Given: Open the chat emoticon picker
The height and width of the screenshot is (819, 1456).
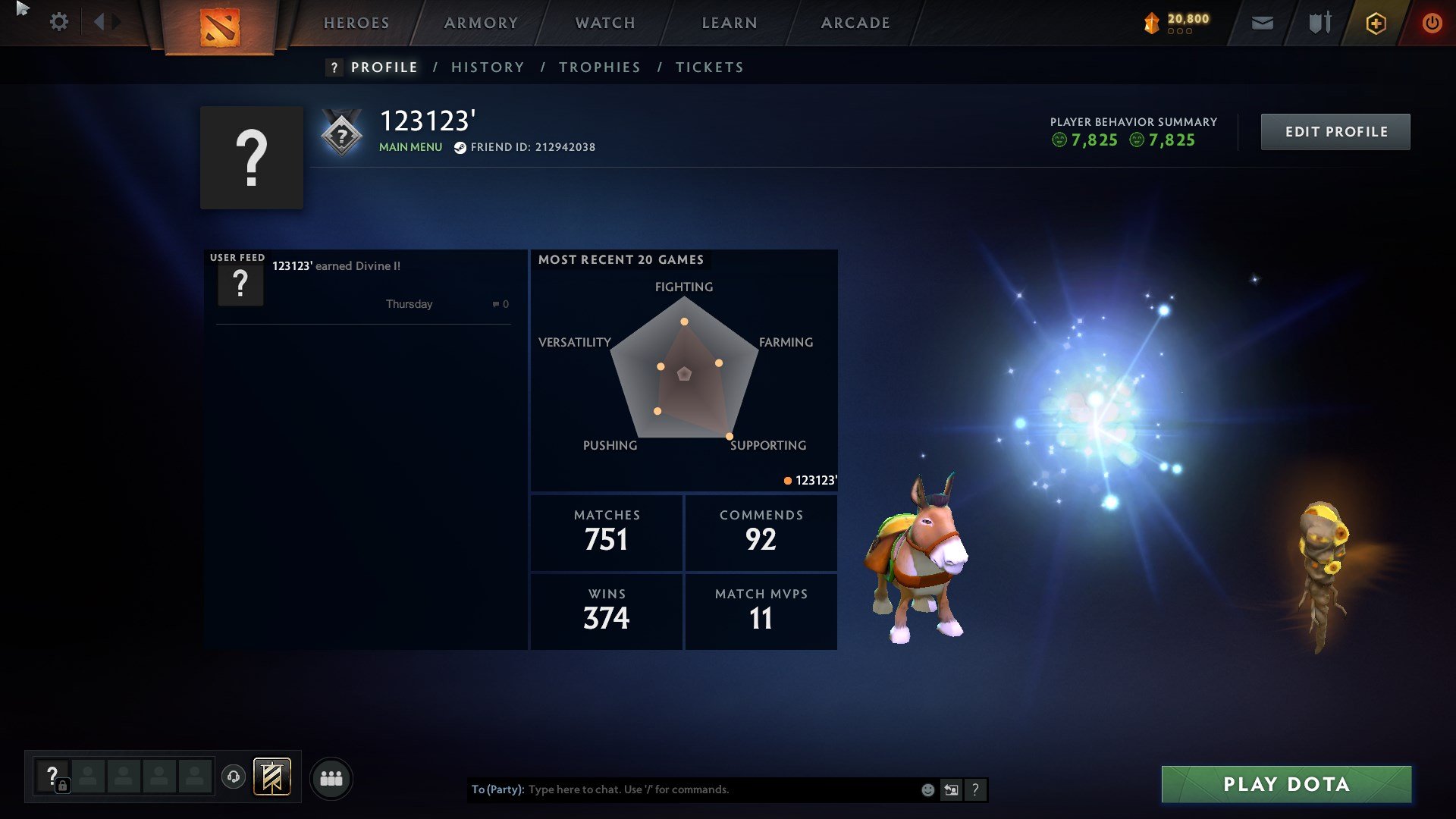Looking at the screenshot, I should coord(927,790).
